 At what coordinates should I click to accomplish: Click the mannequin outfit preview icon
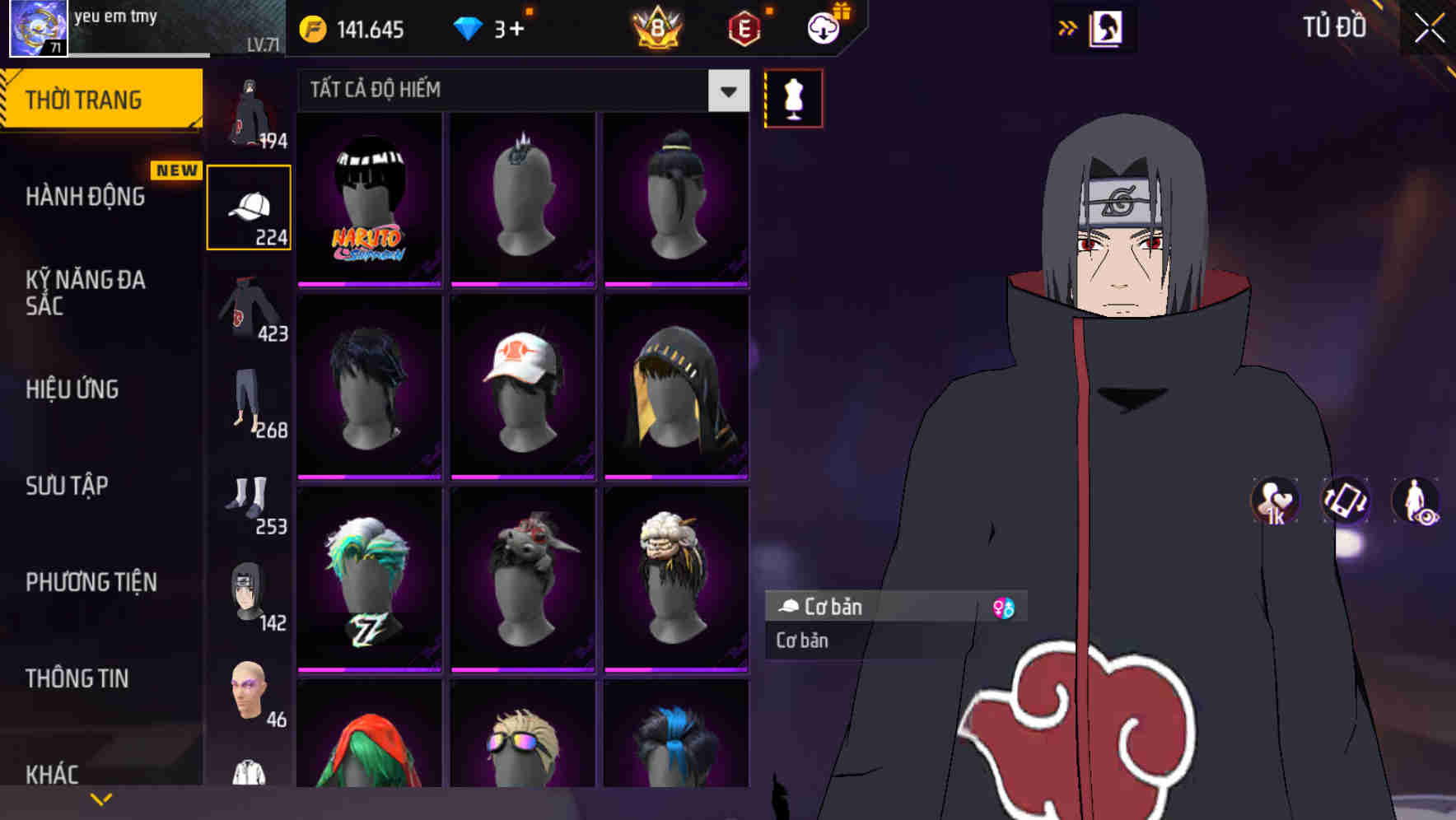click(x=793, y=97)
